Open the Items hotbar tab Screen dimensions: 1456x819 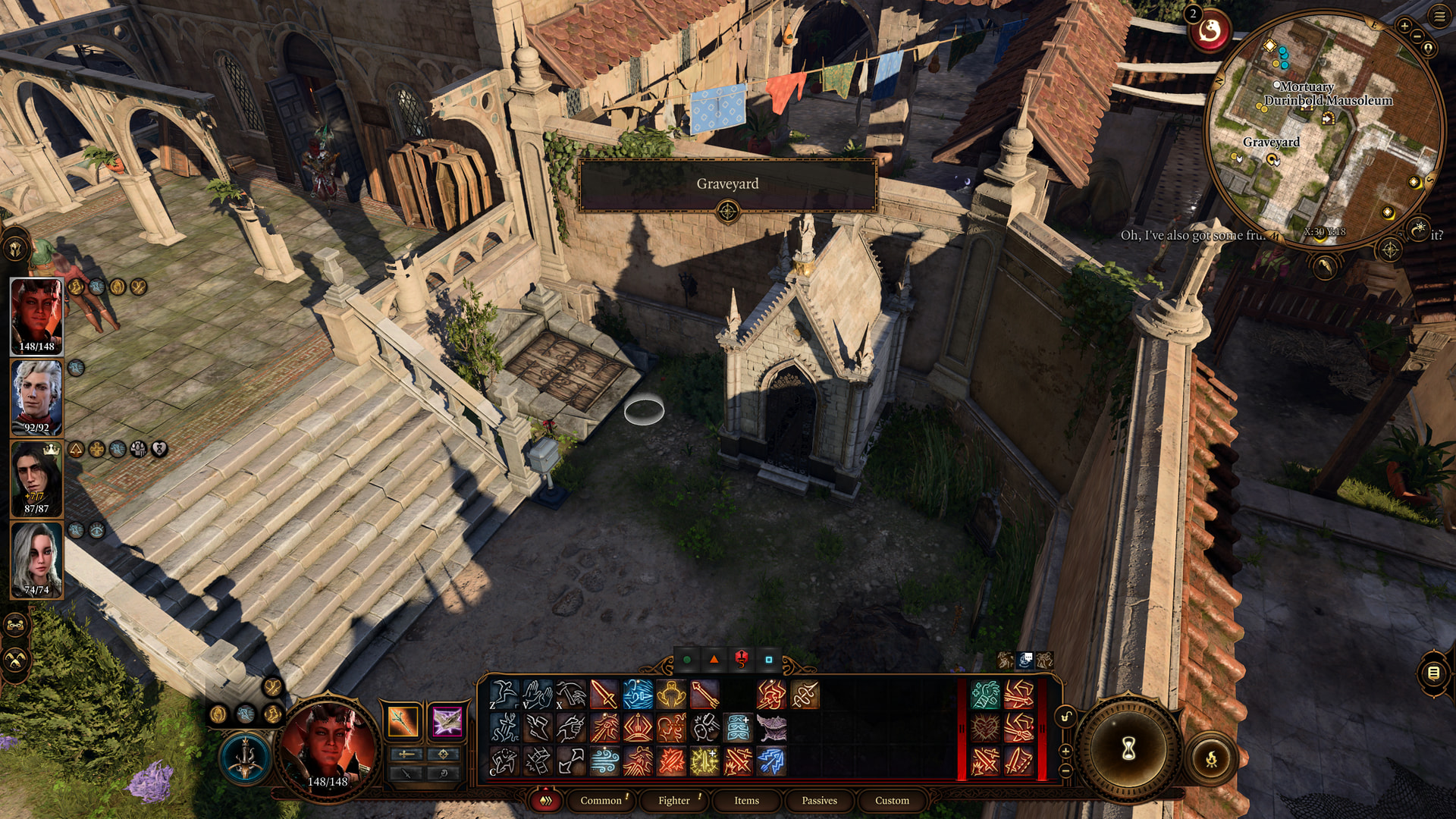[x=746, y=800]
